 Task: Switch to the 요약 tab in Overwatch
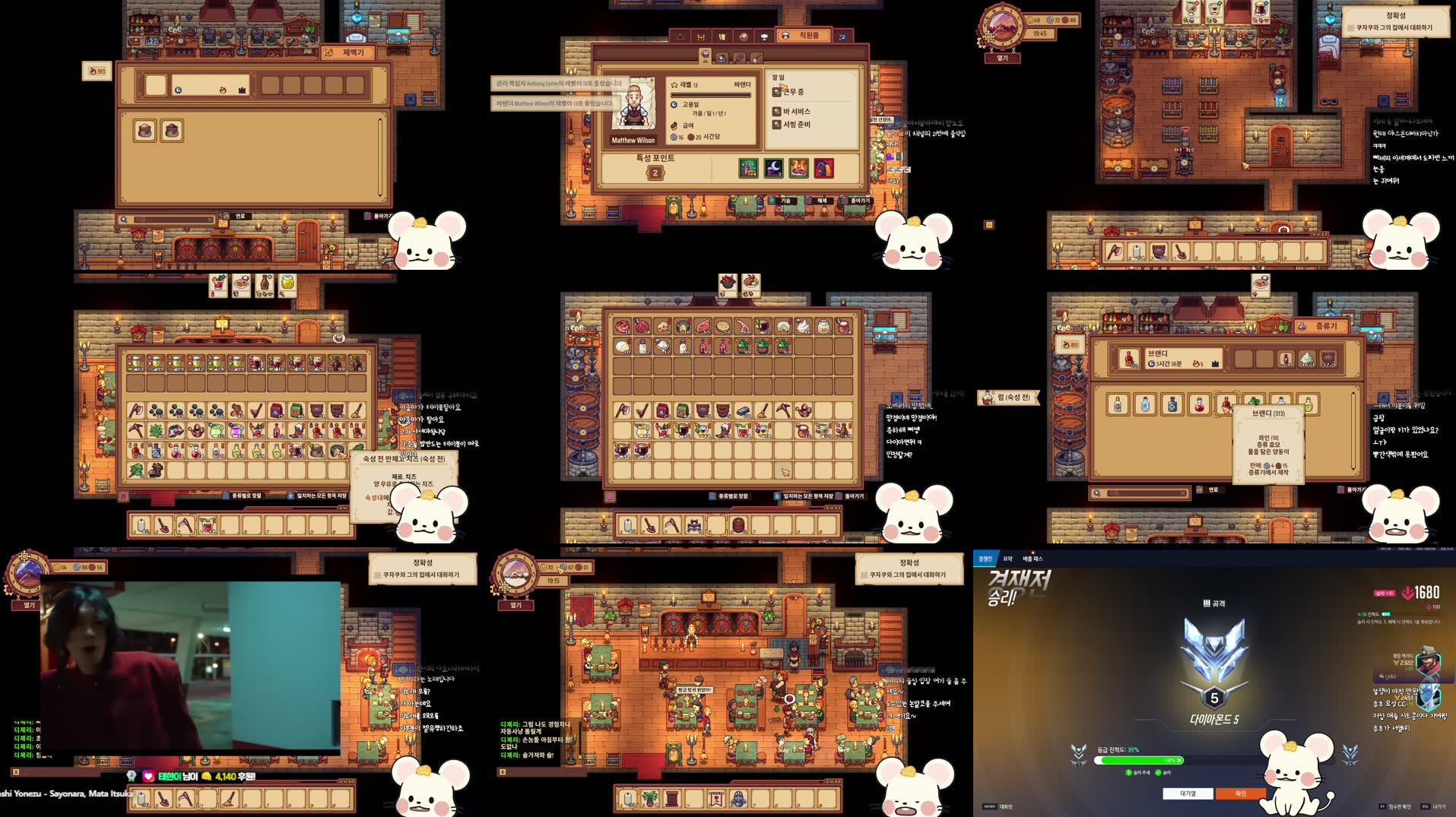click(1007, 559)
